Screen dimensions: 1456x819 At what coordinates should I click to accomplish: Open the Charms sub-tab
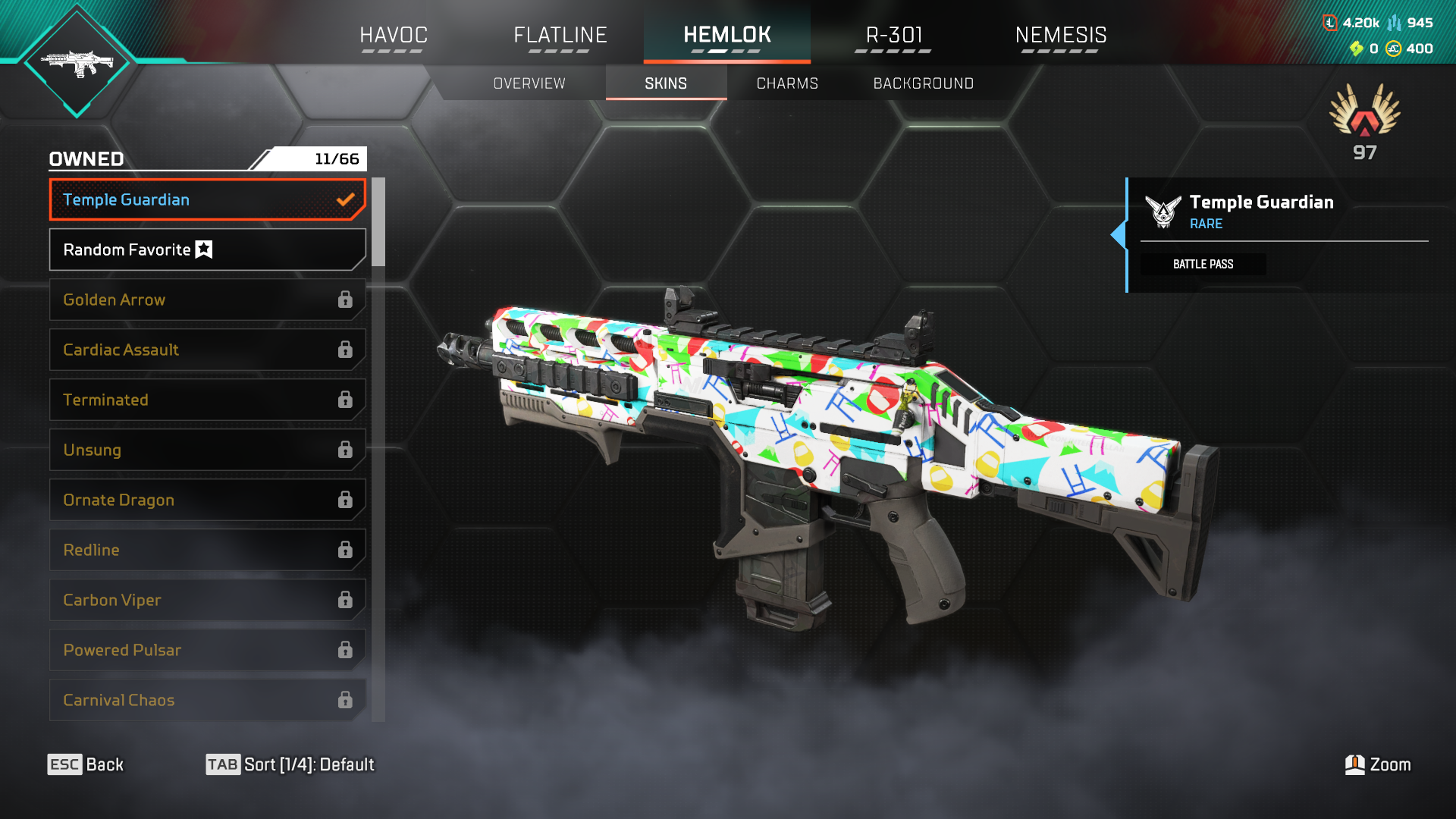point(787,83)
